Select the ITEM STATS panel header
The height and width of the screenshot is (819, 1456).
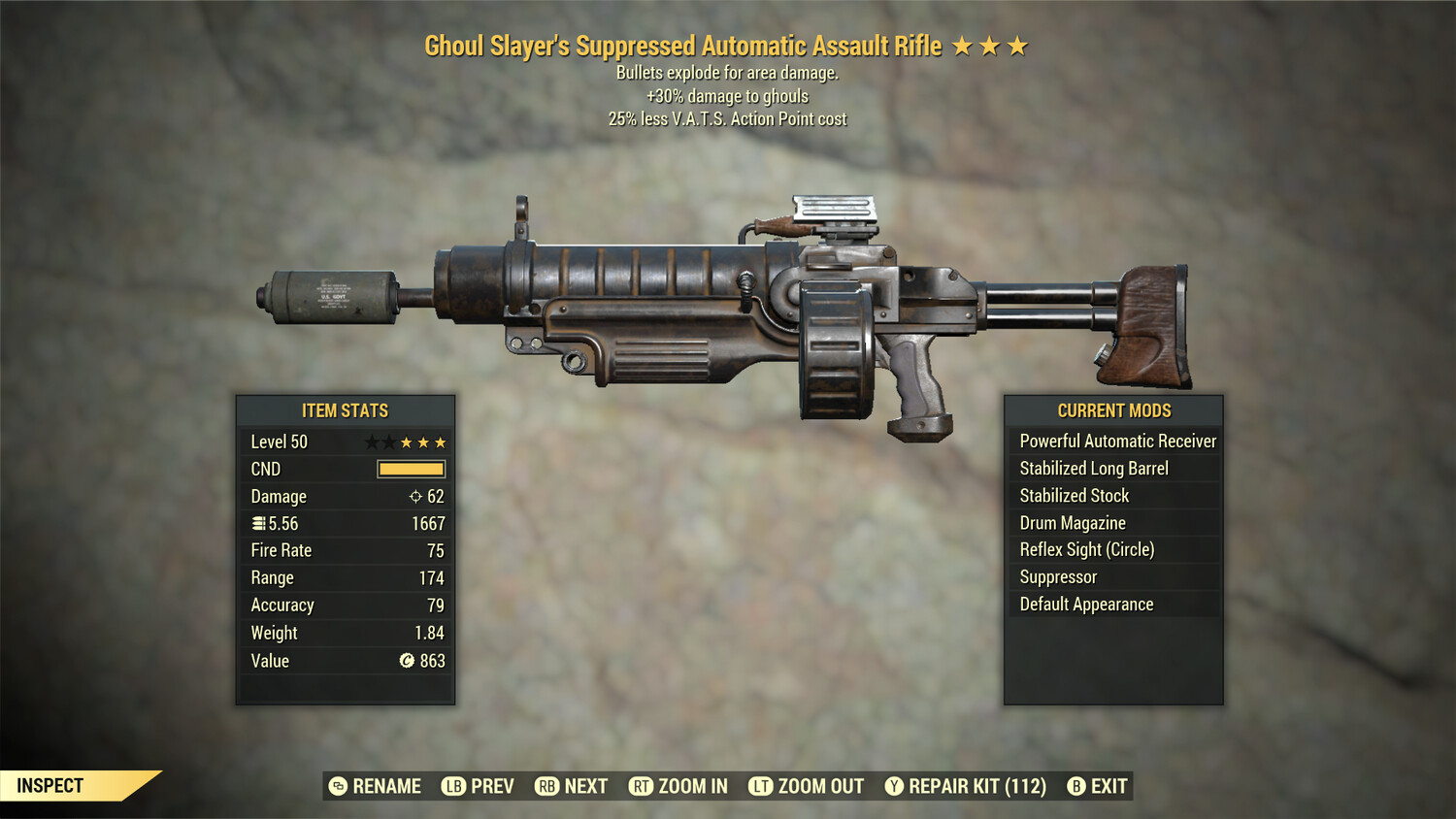click(346, 410)
